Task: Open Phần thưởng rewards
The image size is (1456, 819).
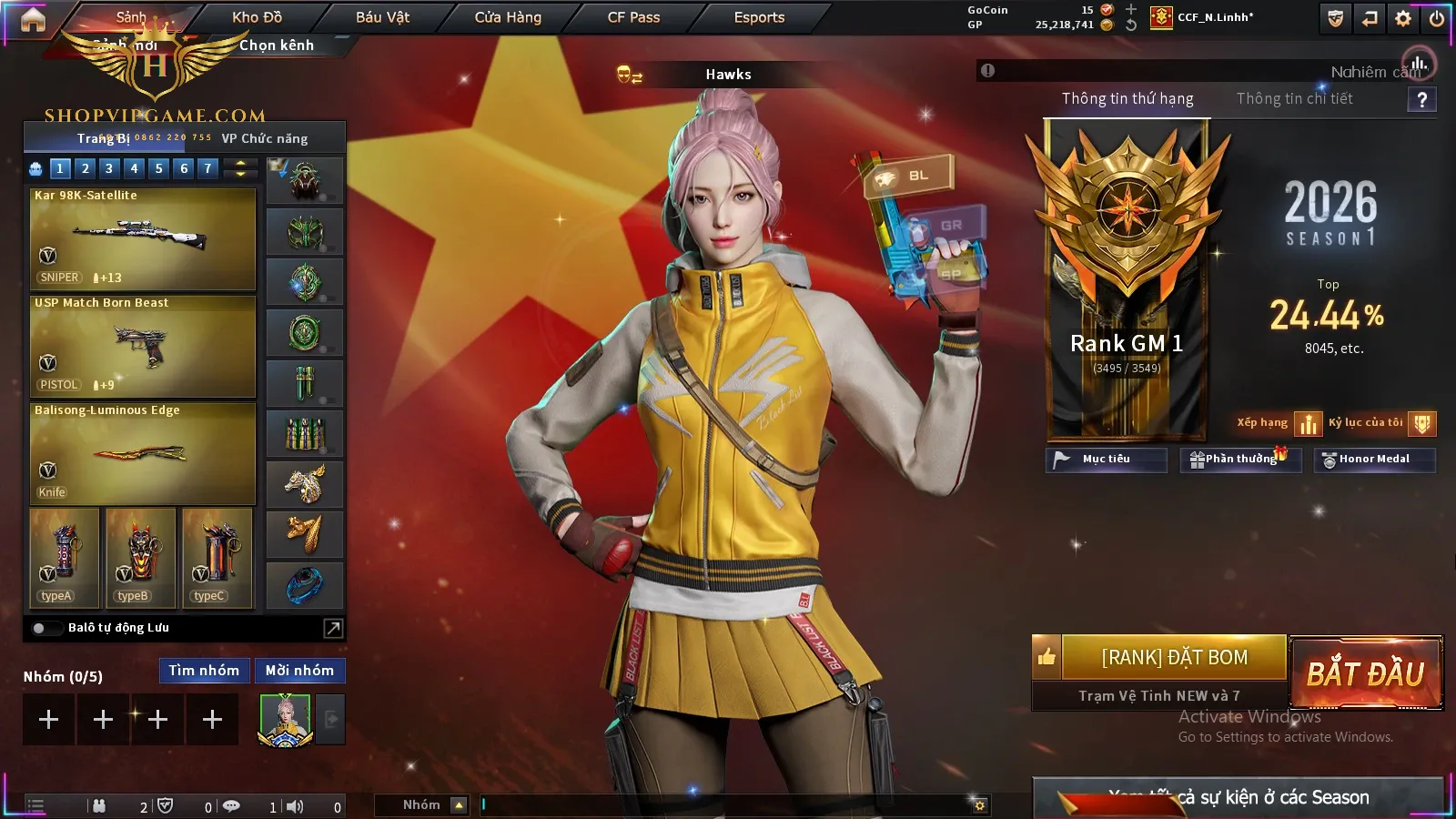Action: [x=1239, y=460]
